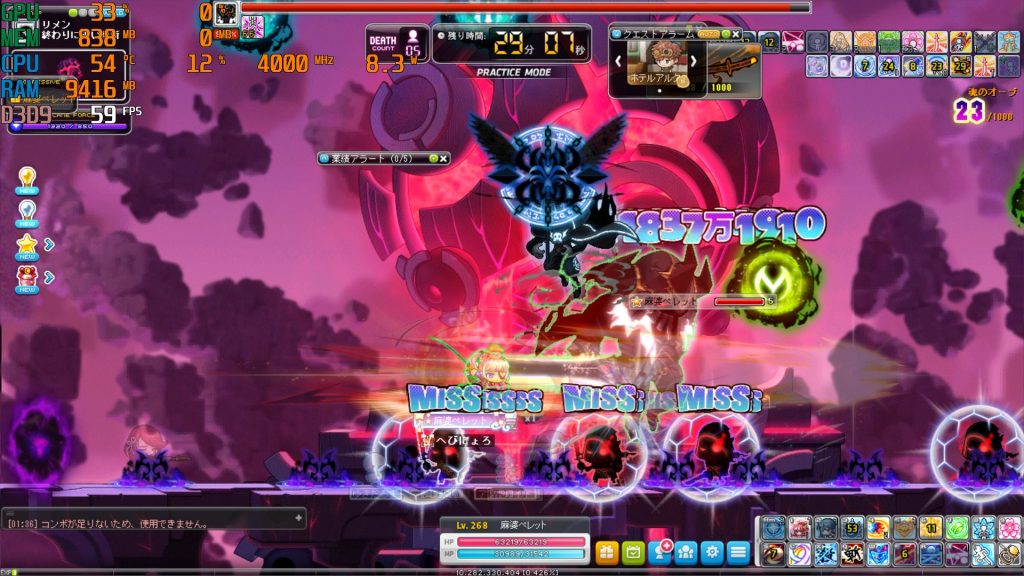Open the gear settings menu
The image size is (1024, 576).
pyautogui.click(x=712, y=551)
